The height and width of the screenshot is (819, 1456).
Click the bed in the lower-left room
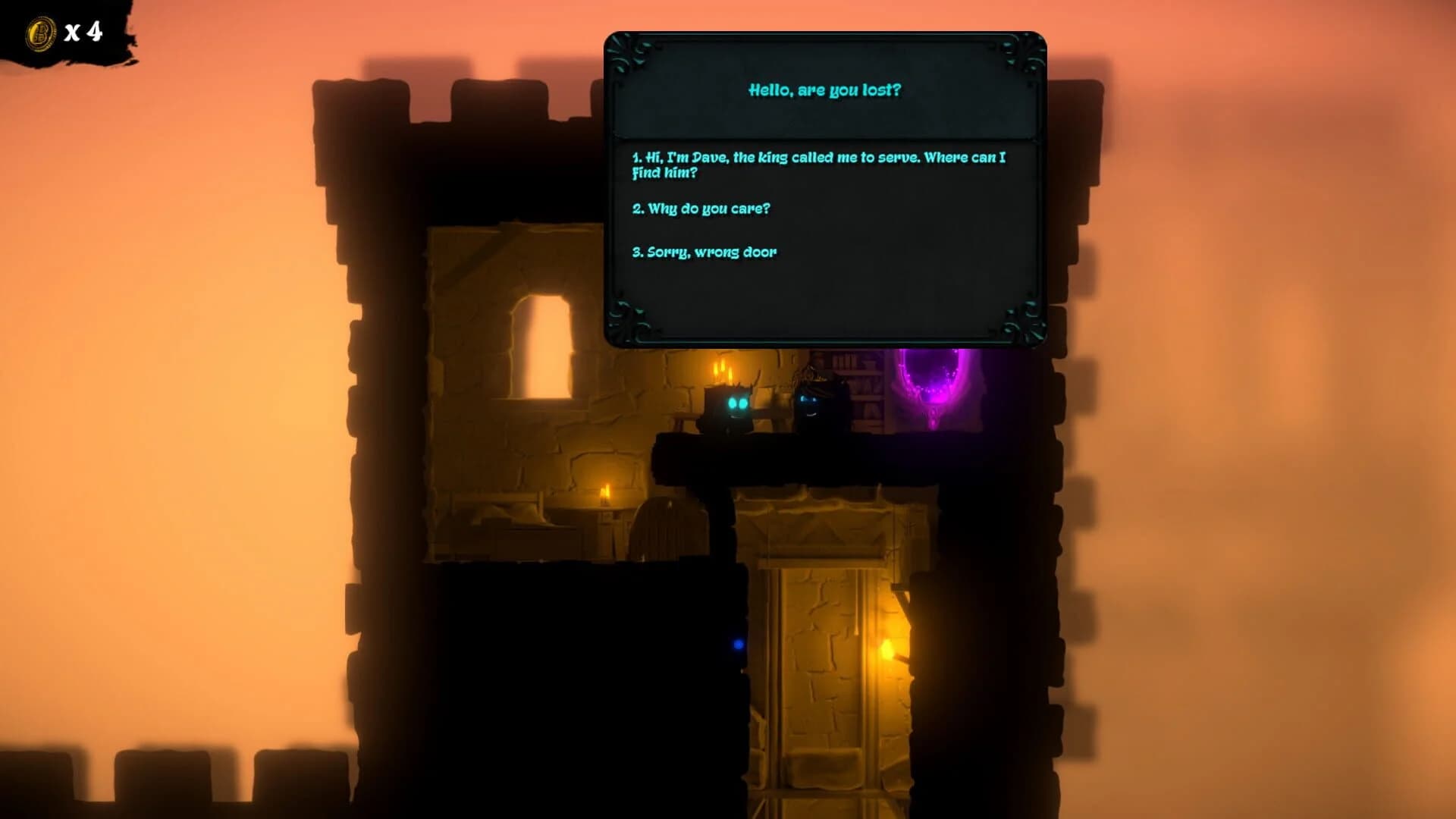500,531
